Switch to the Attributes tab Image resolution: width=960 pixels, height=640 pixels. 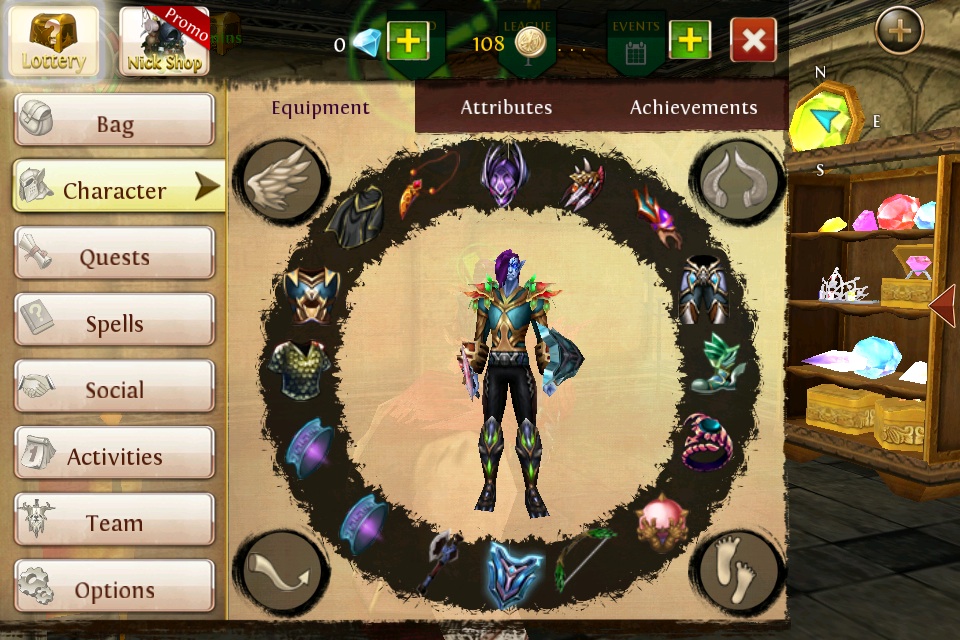pos(506,107)
